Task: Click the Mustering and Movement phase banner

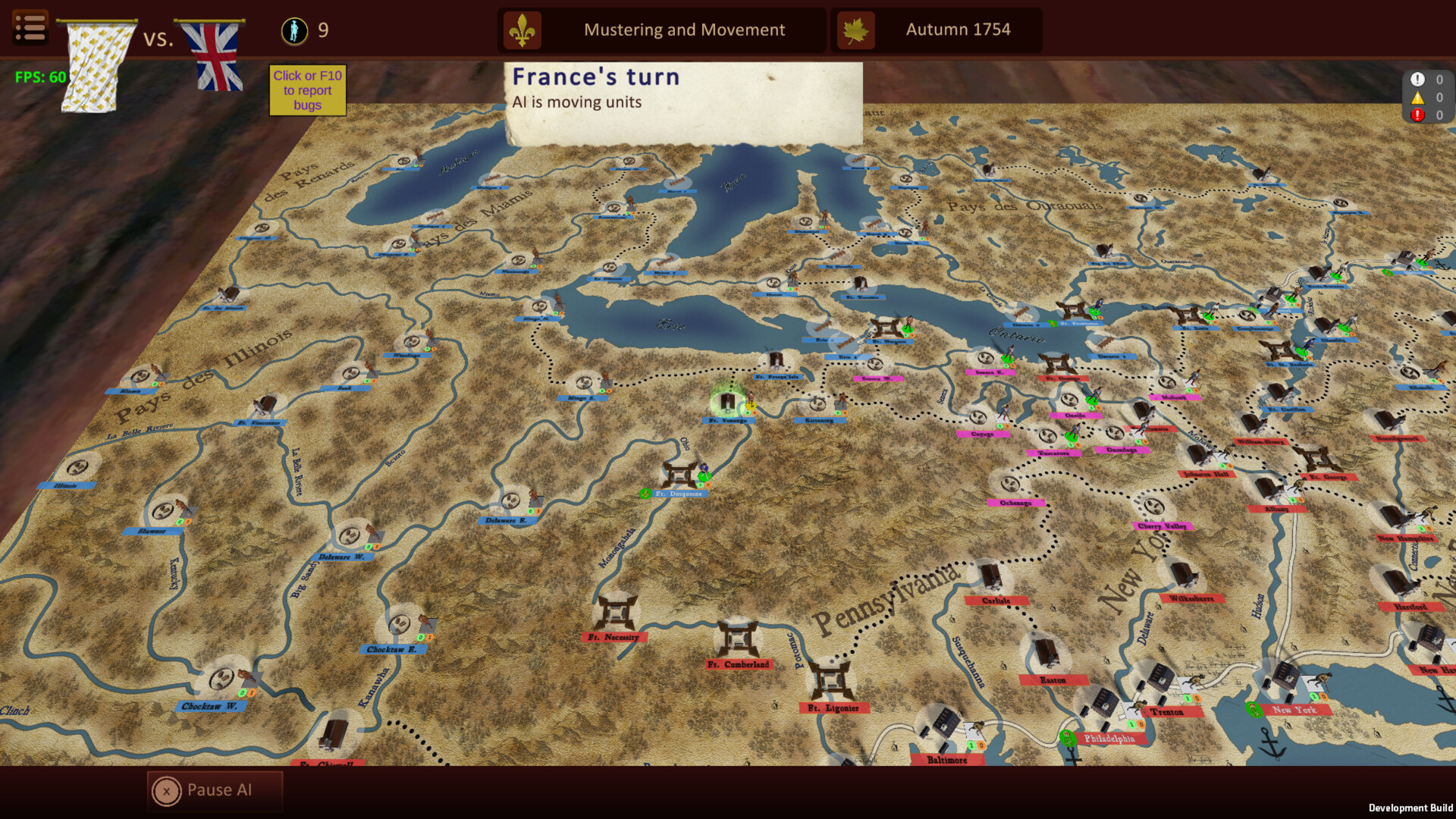Action: (683, 30)
